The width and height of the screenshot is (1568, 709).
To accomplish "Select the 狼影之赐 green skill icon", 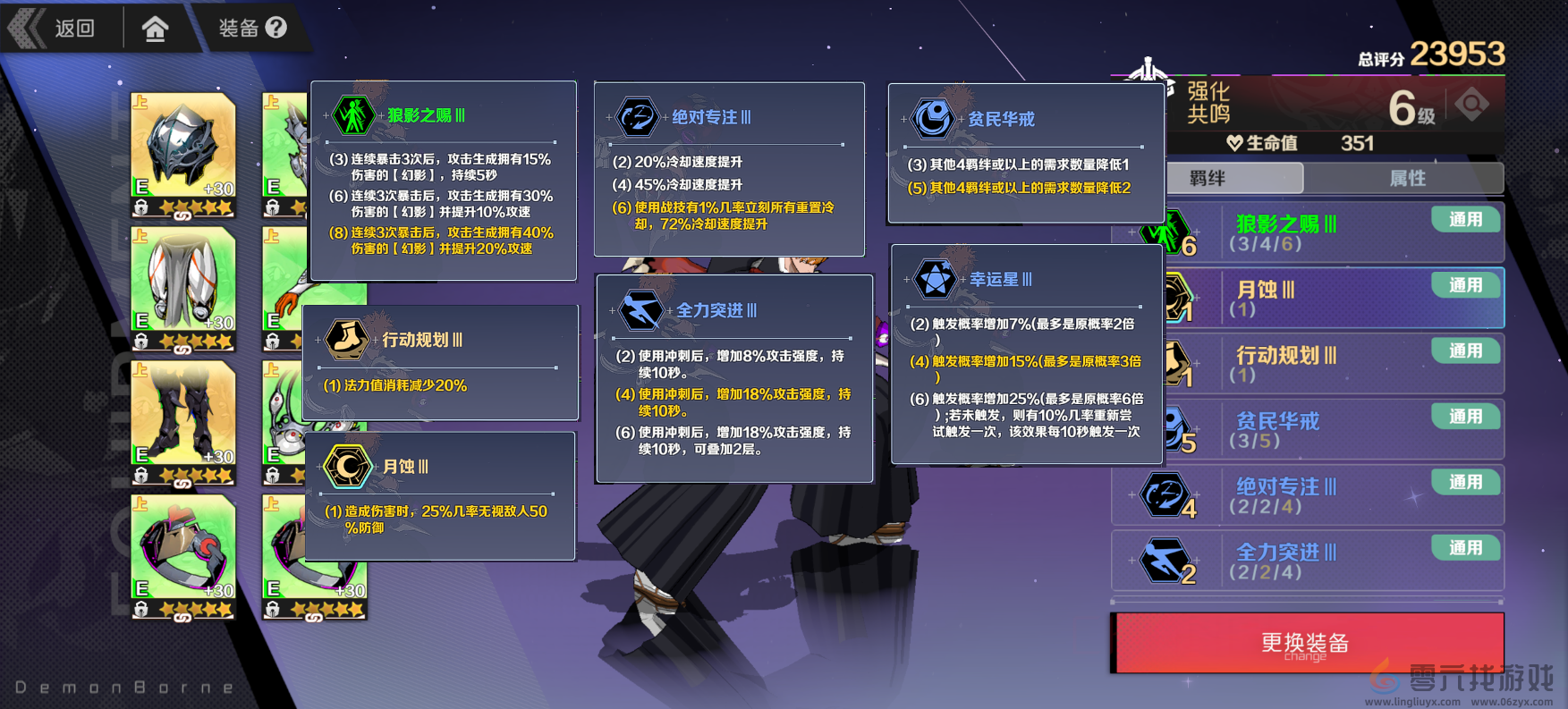I will click(x=354, y=115).
